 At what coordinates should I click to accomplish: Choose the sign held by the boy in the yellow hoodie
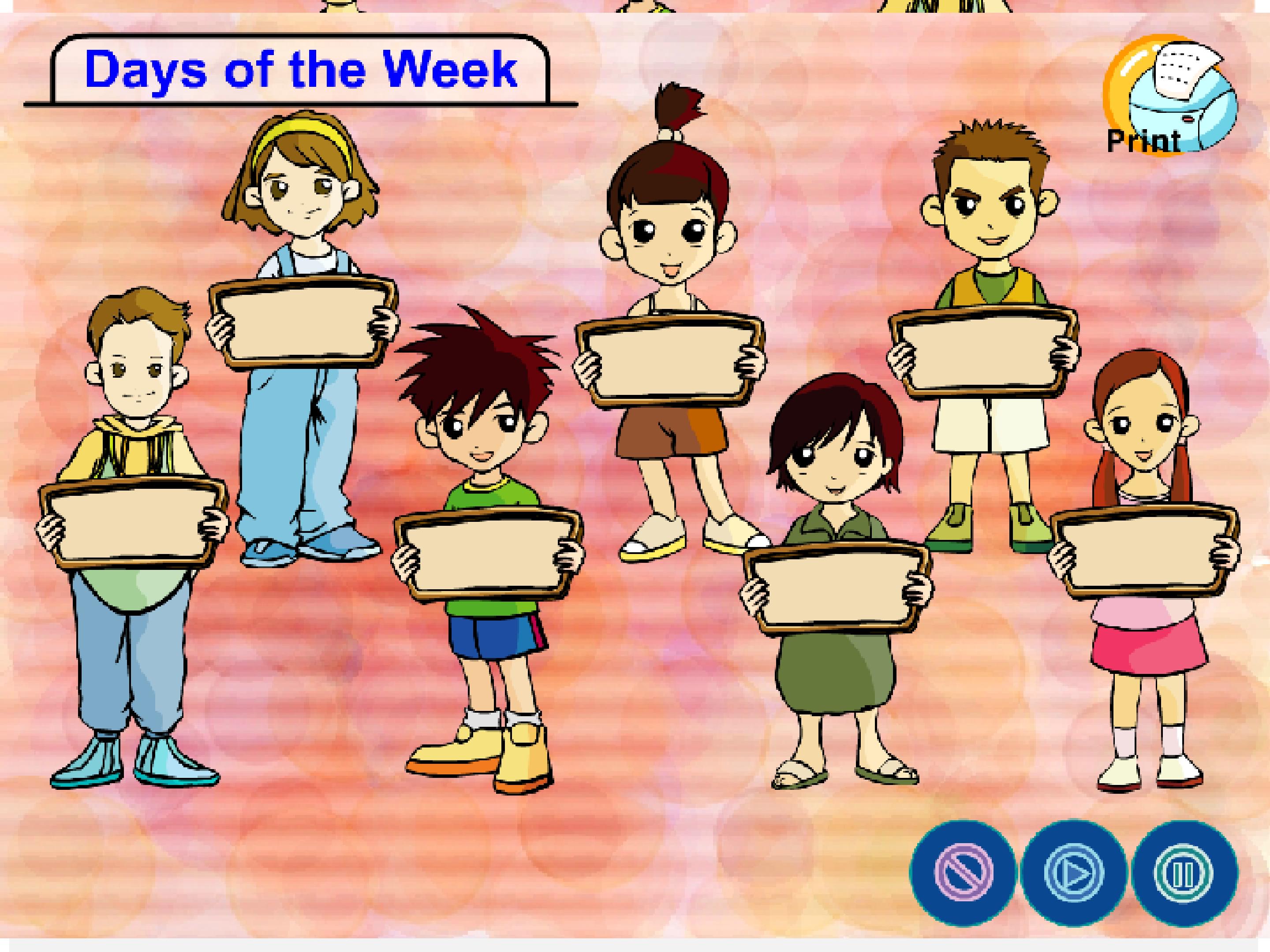click(133, 522)
